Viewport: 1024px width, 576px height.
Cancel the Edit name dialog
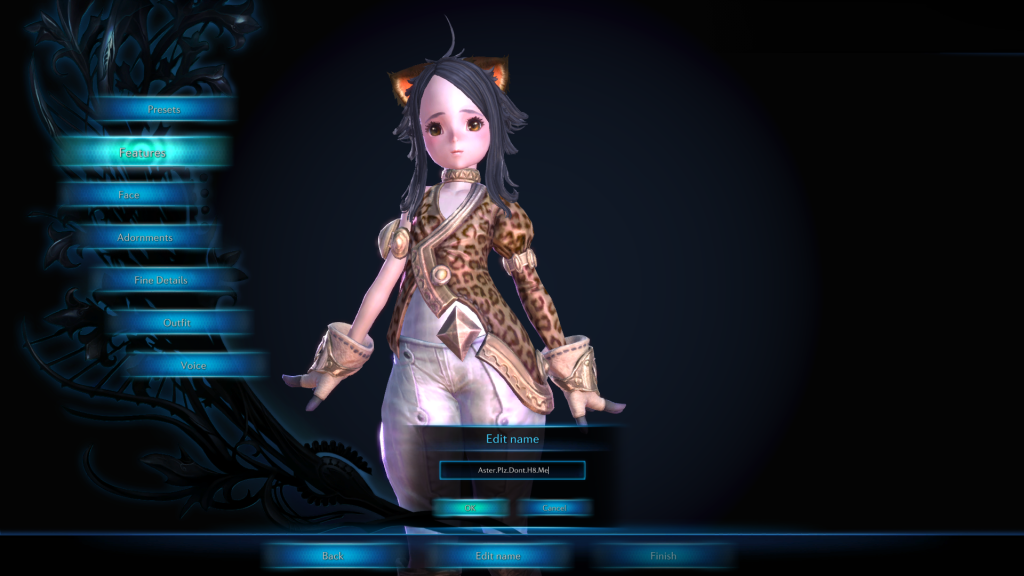point(554,508)
